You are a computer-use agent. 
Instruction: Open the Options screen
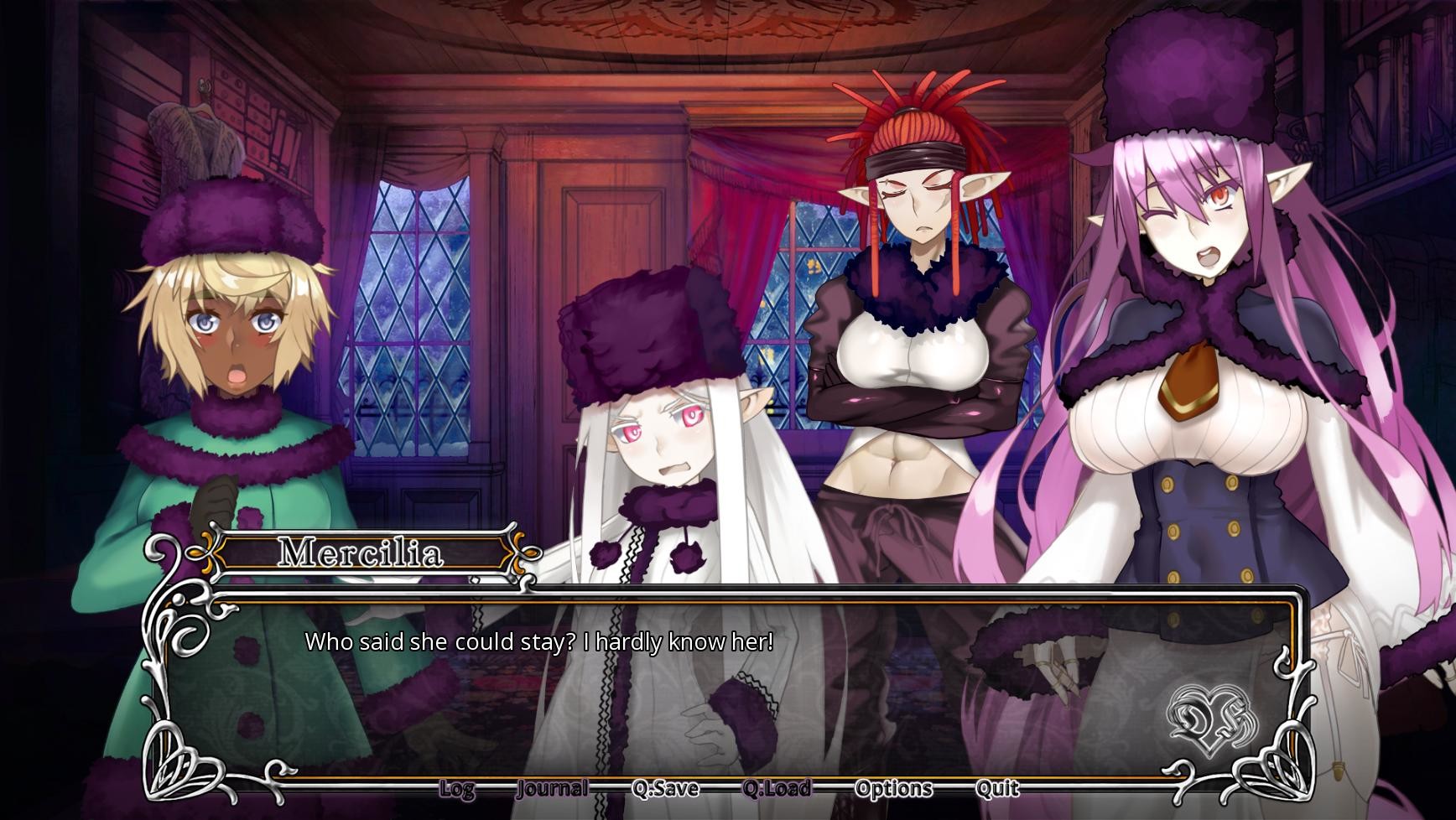[893, 788]
